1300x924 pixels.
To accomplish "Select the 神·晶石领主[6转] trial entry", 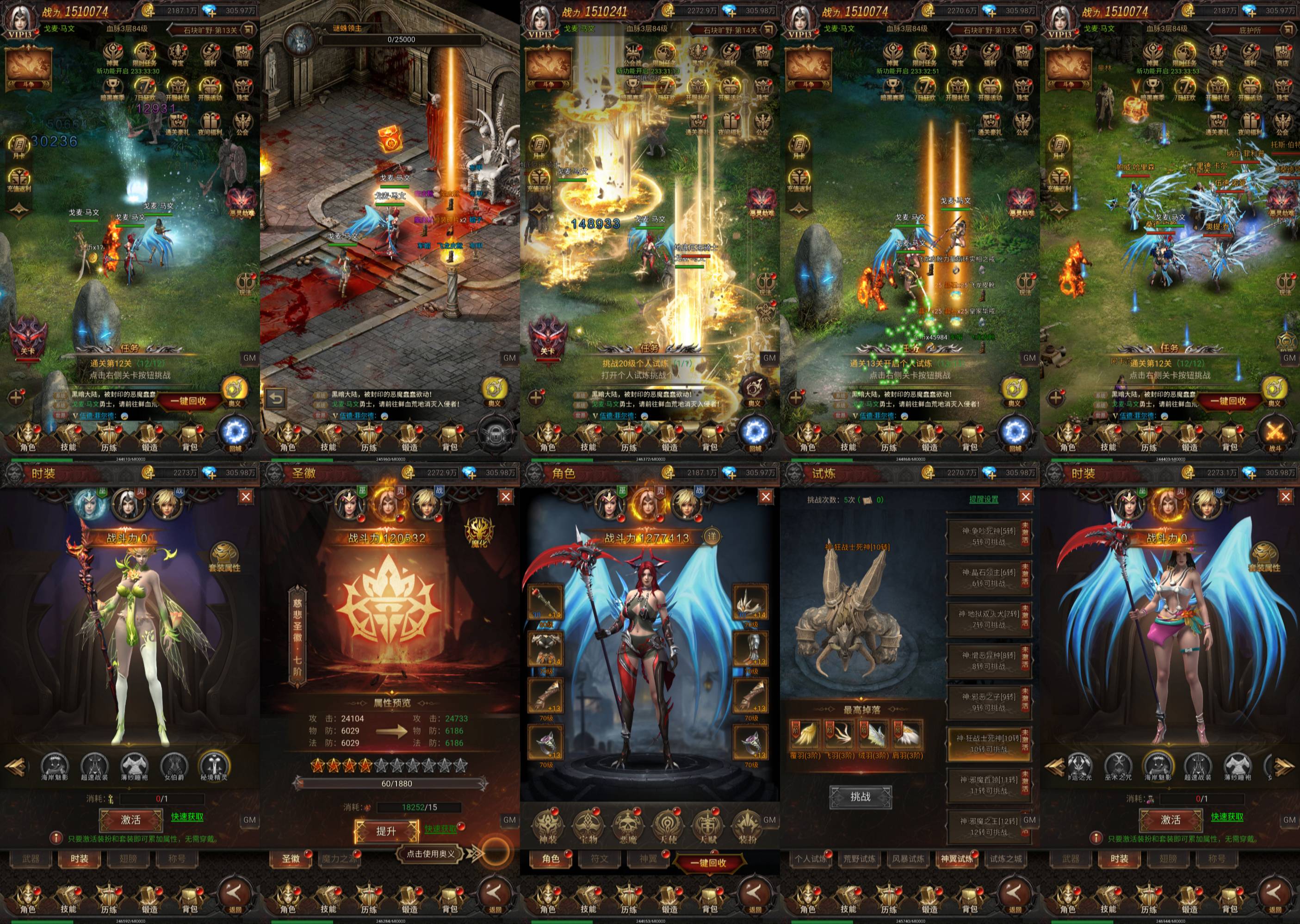I will click(989, 578).
